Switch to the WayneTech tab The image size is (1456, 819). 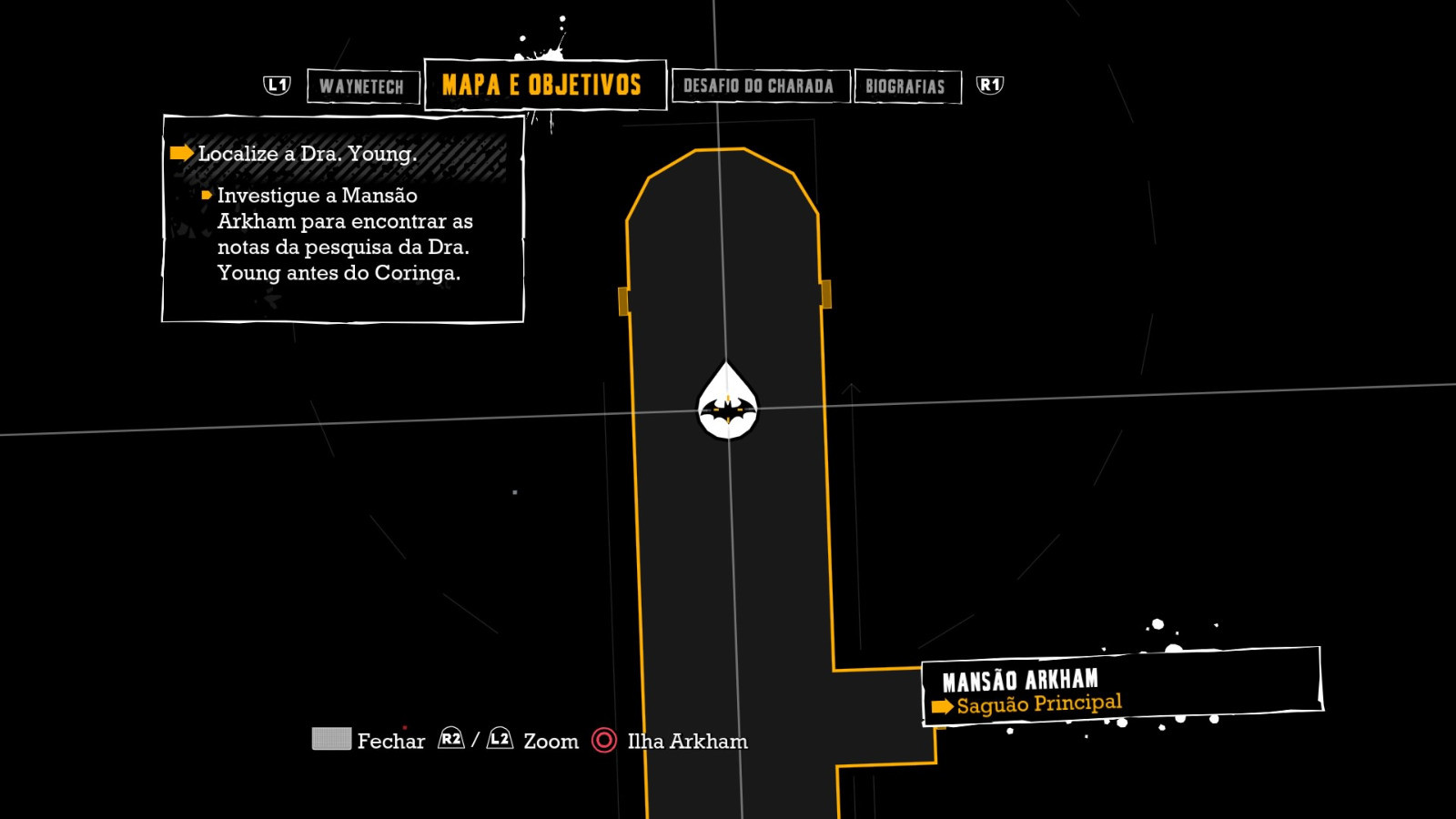pyautogui.click(x=362, y=86)
